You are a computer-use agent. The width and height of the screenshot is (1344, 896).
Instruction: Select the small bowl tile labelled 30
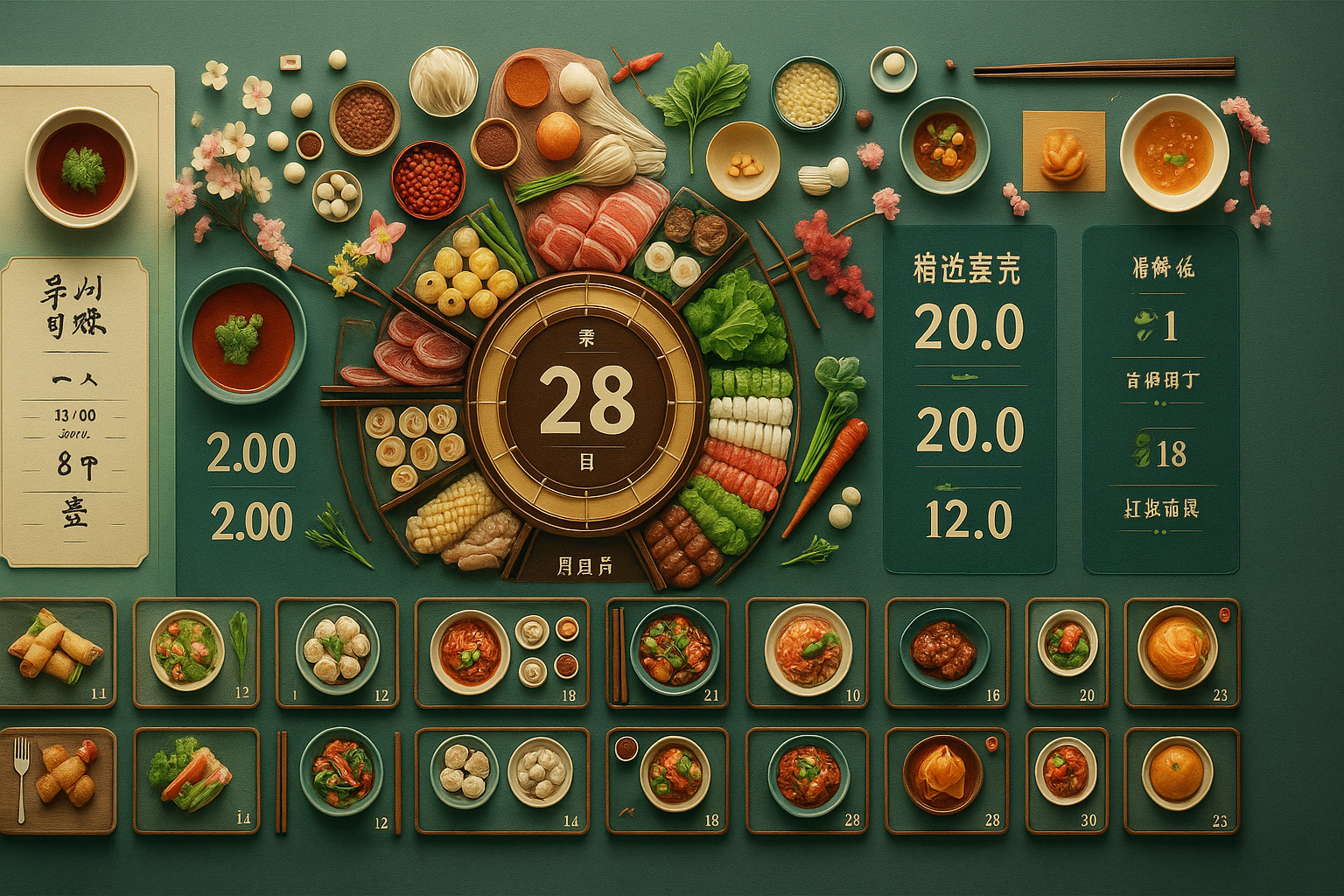point(1066,780)
